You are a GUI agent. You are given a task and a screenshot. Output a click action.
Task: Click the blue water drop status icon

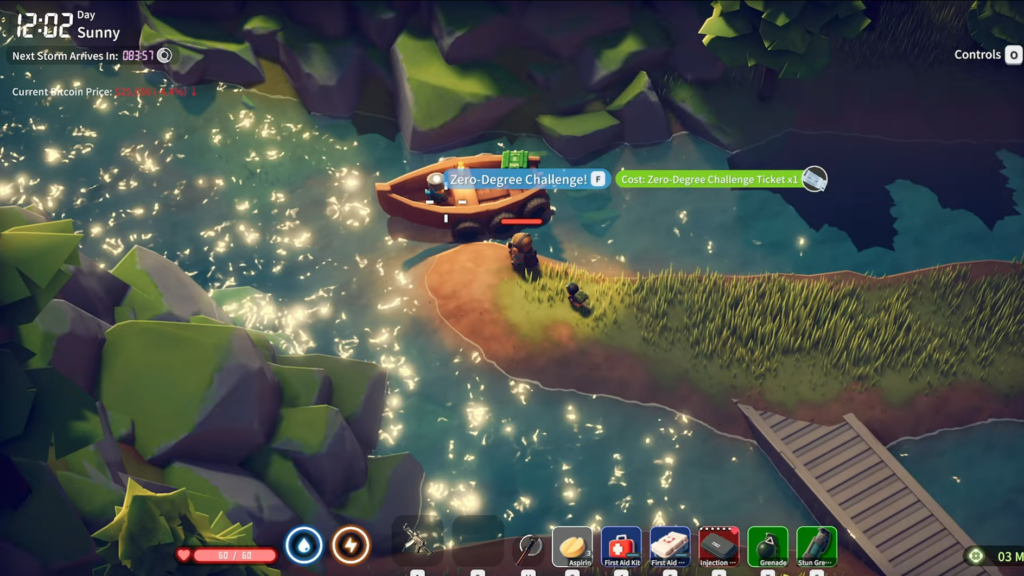click(303, 545)
